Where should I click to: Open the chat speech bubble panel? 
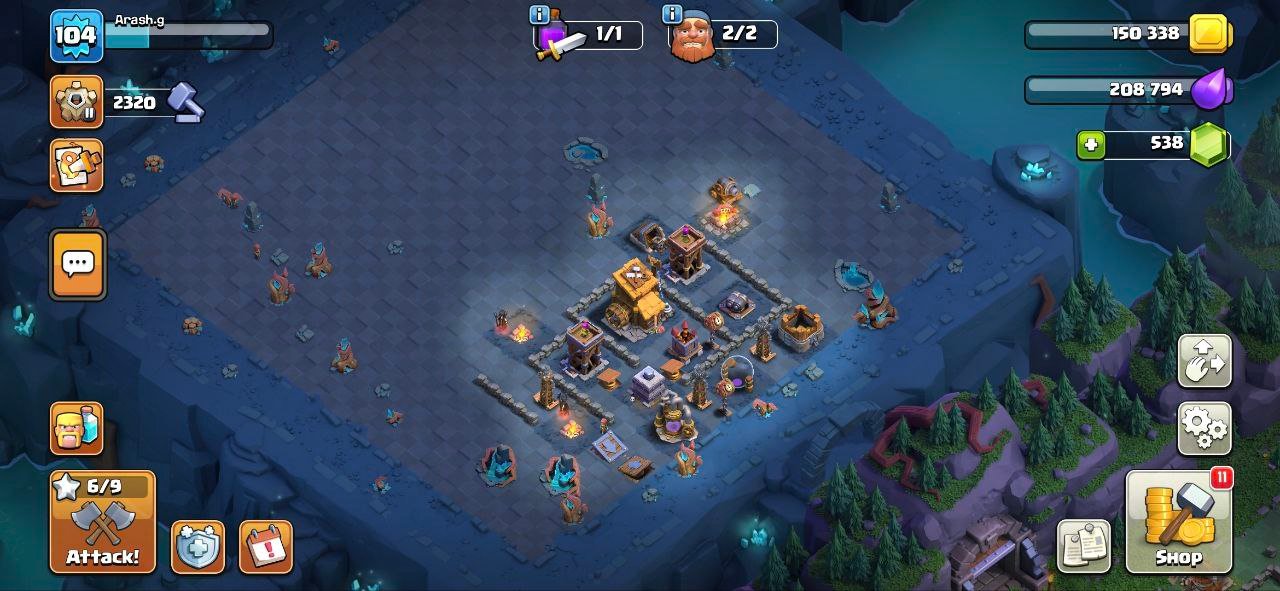[77, 264]
